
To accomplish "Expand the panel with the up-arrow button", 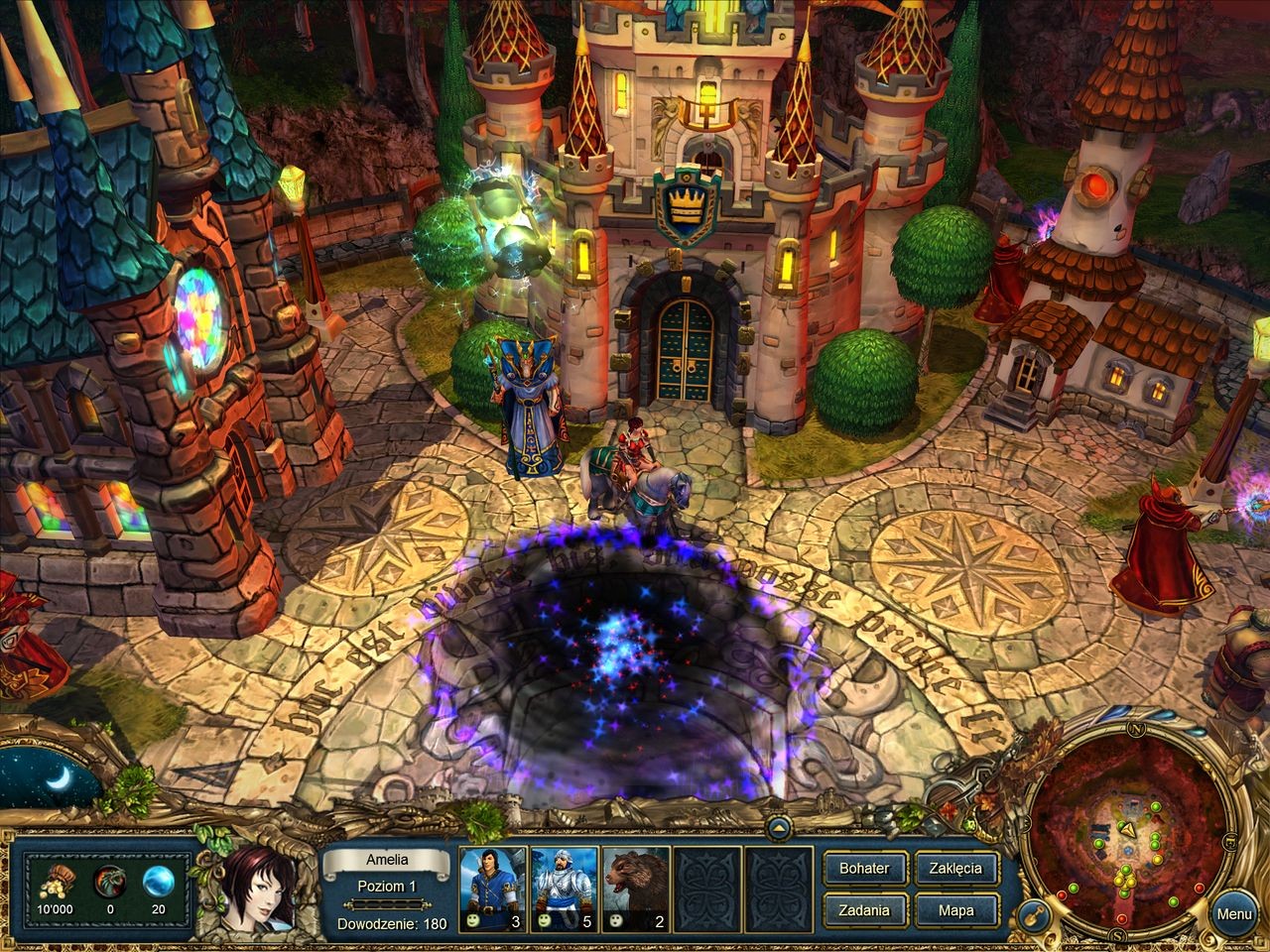I will (x=778, y=828).
